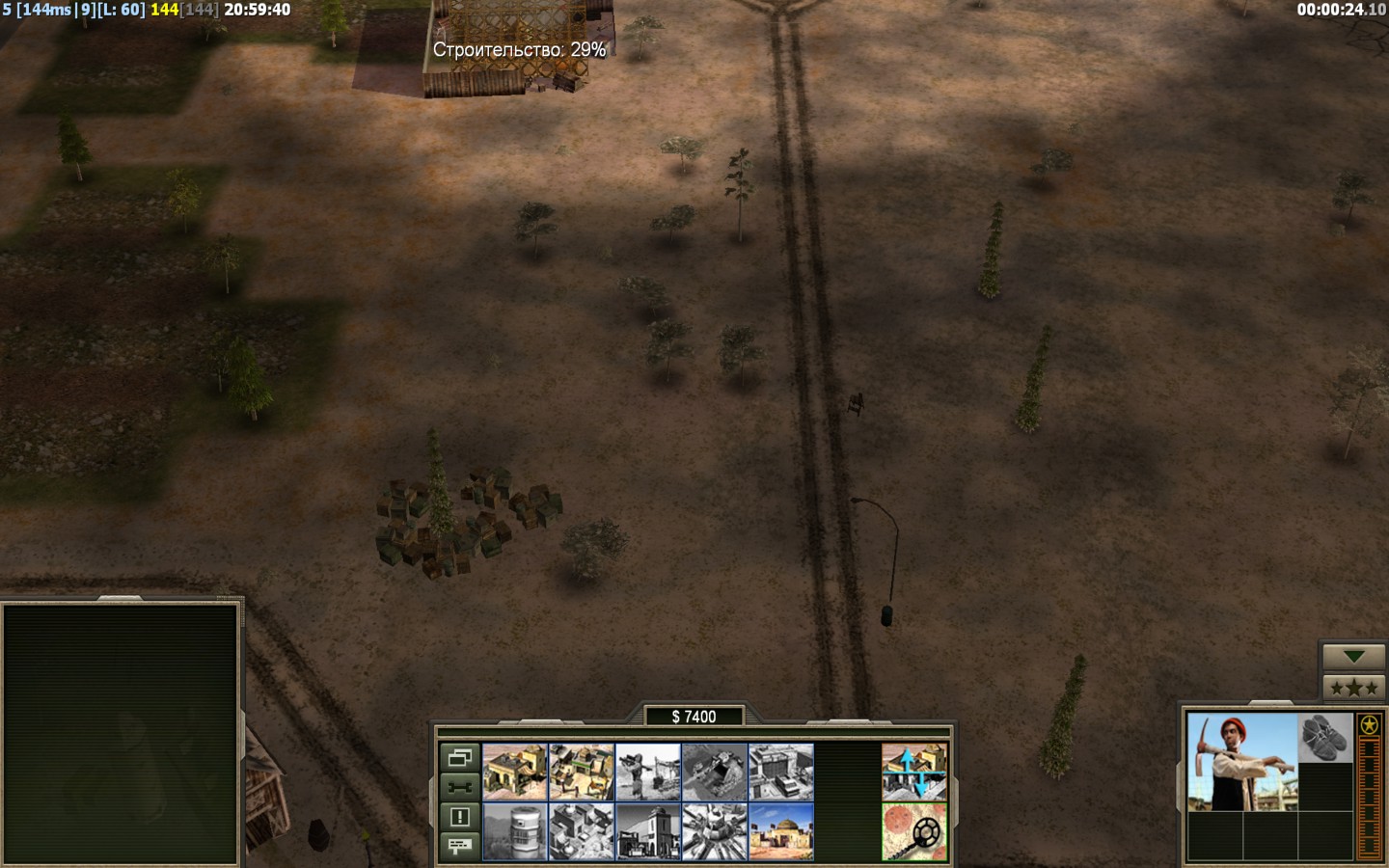Select the tall tower building build icon
The height and width of the screenshot is (868, 1389).
[x=648, y=831]
